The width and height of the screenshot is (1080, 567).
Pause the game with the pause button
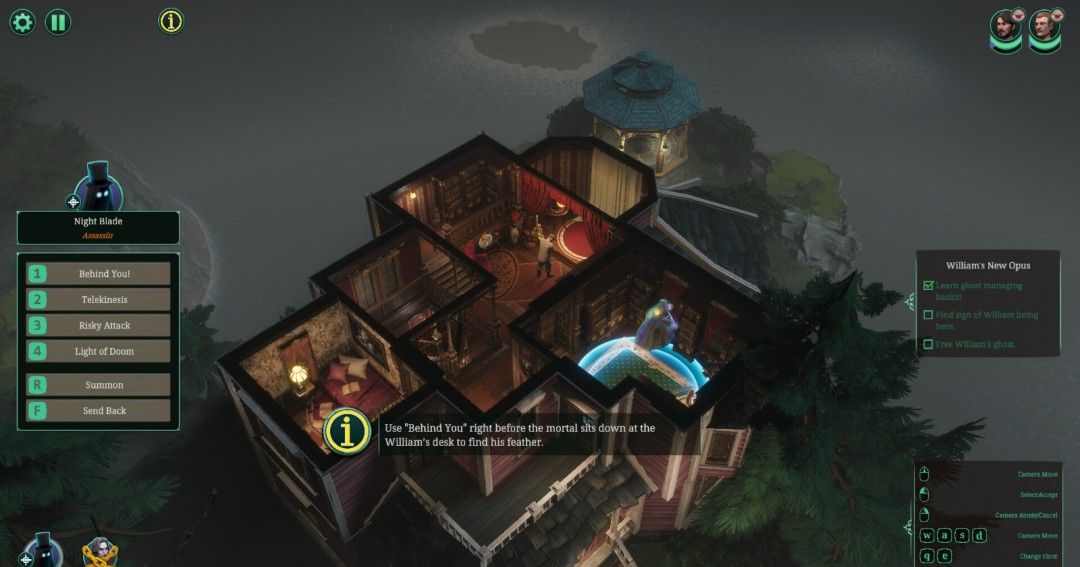click(x=58, y=21)
